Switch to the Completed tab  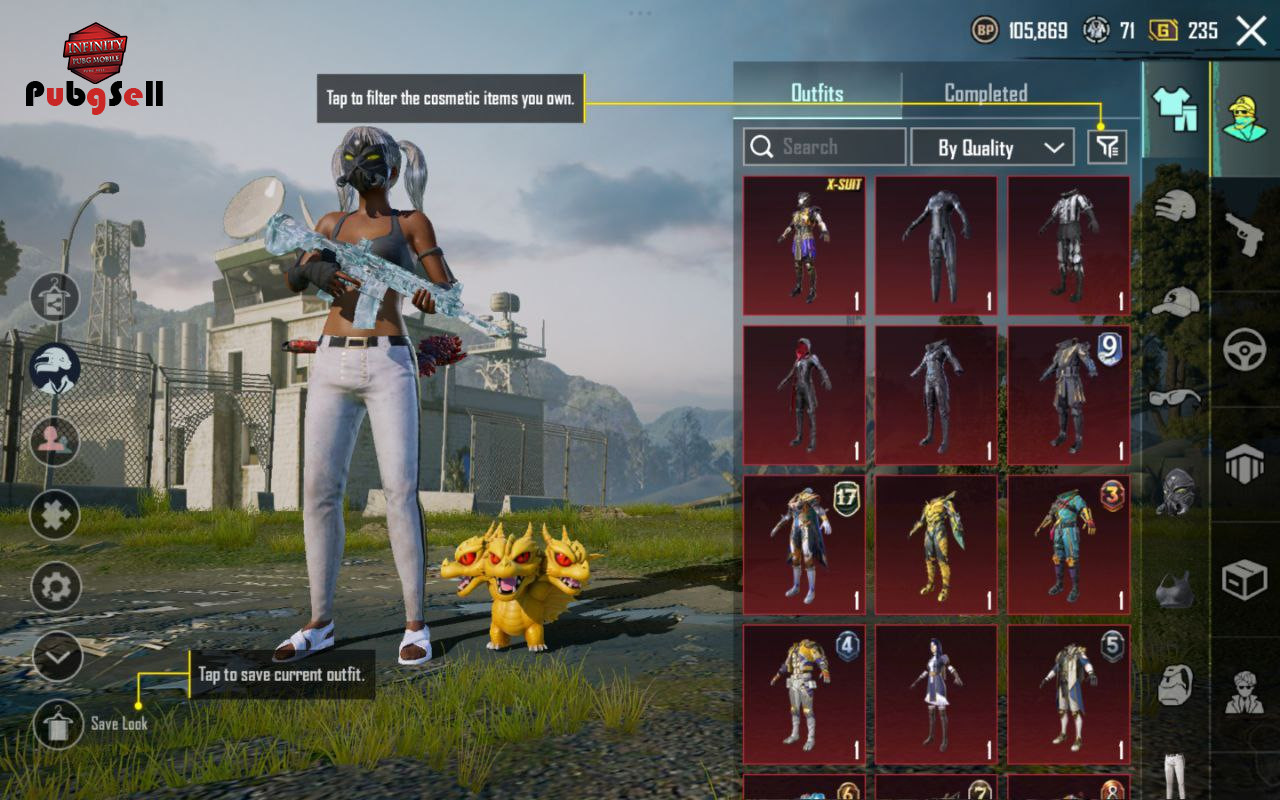pos(985,93)
